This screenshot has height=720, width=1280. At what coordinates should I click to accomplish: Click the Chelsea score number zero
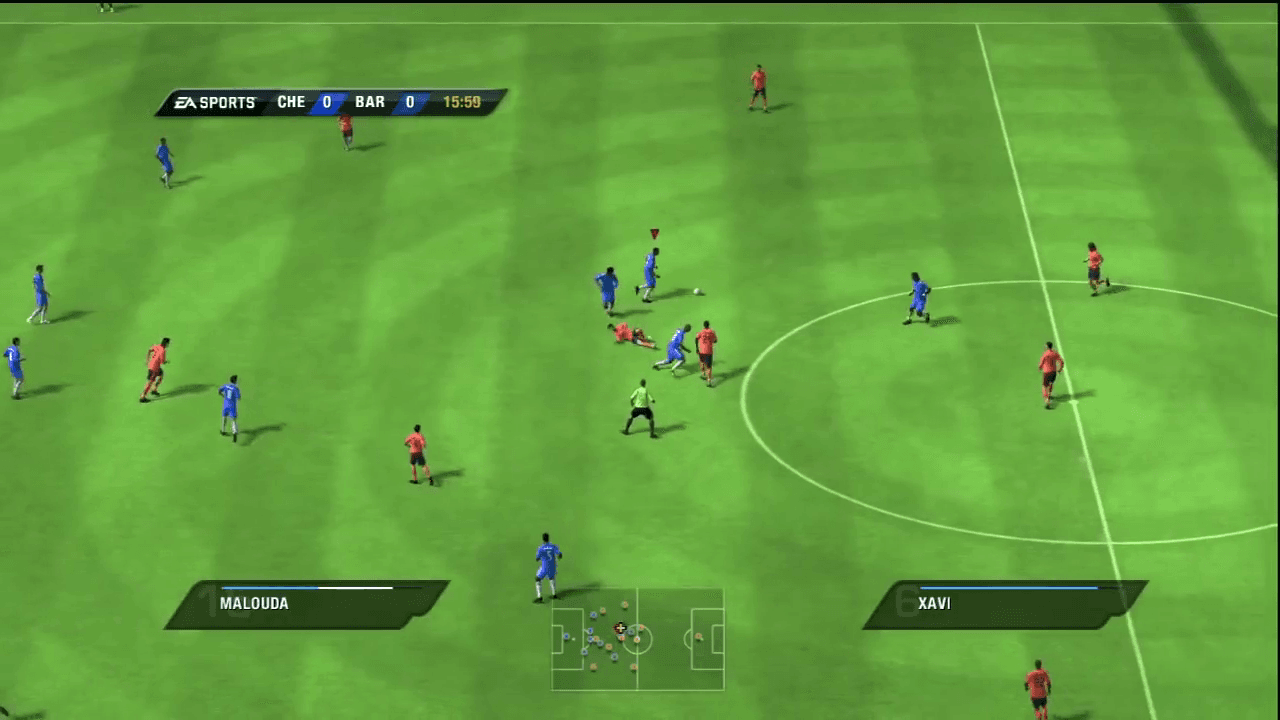(324, 101)
